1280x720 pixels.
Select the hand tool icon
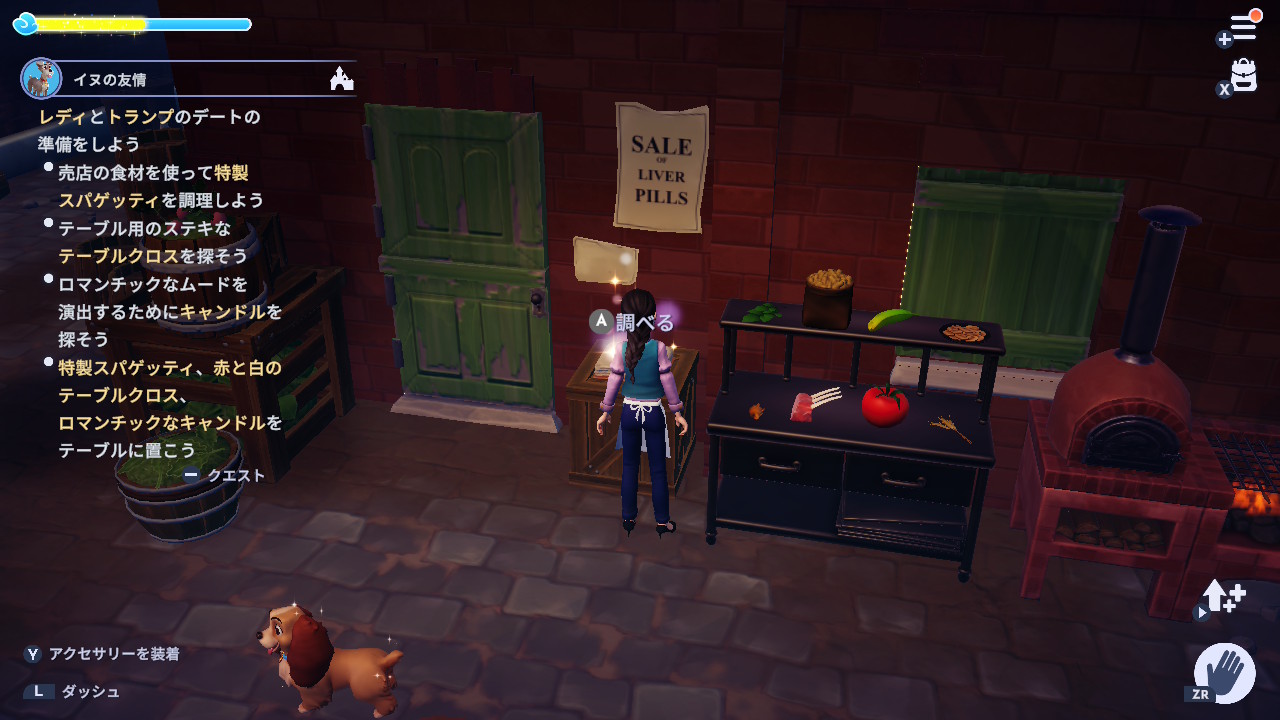1226,672
